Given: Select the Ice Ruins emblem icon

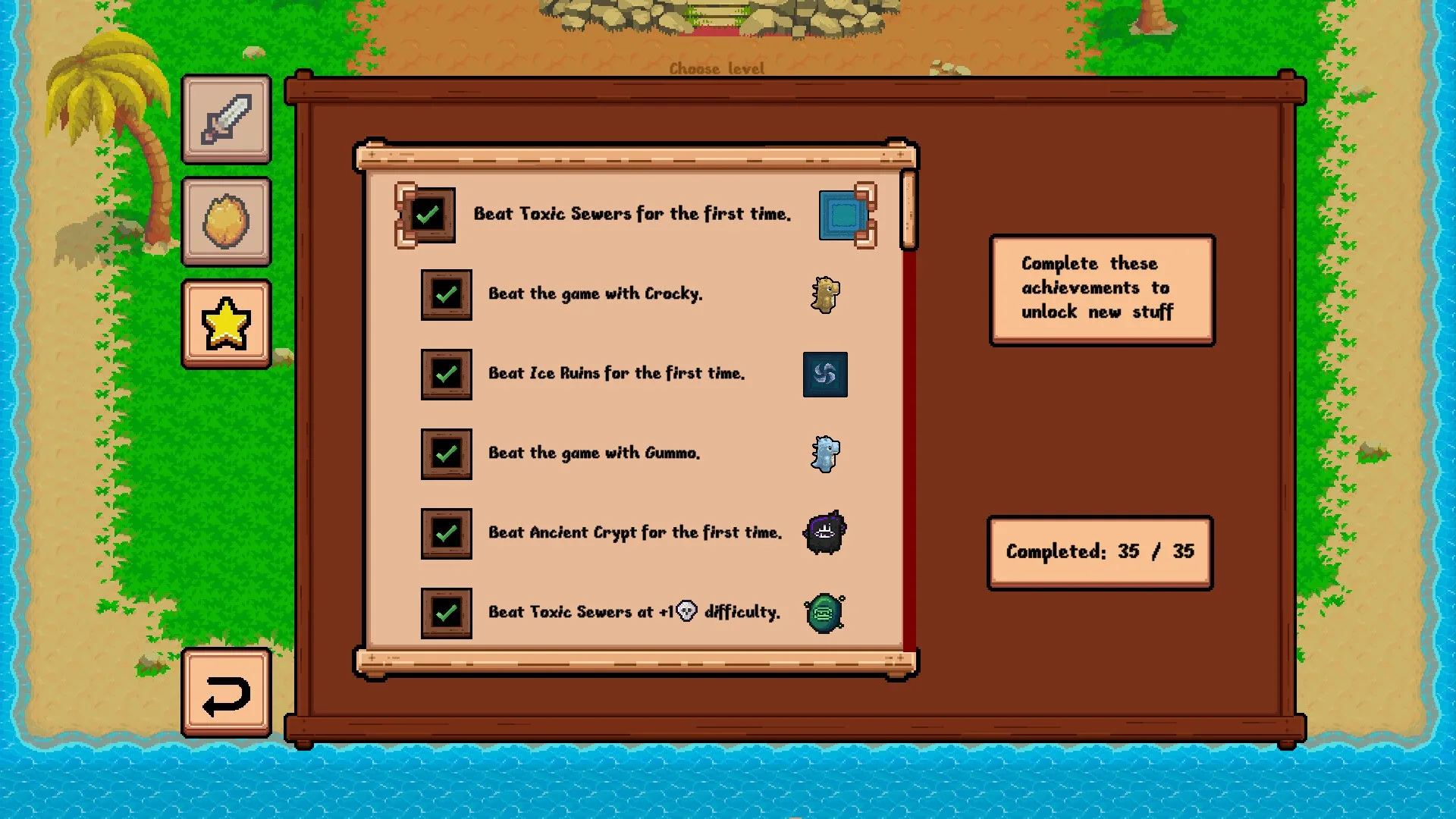Looking at the screenshot, I should click(825, 375).
